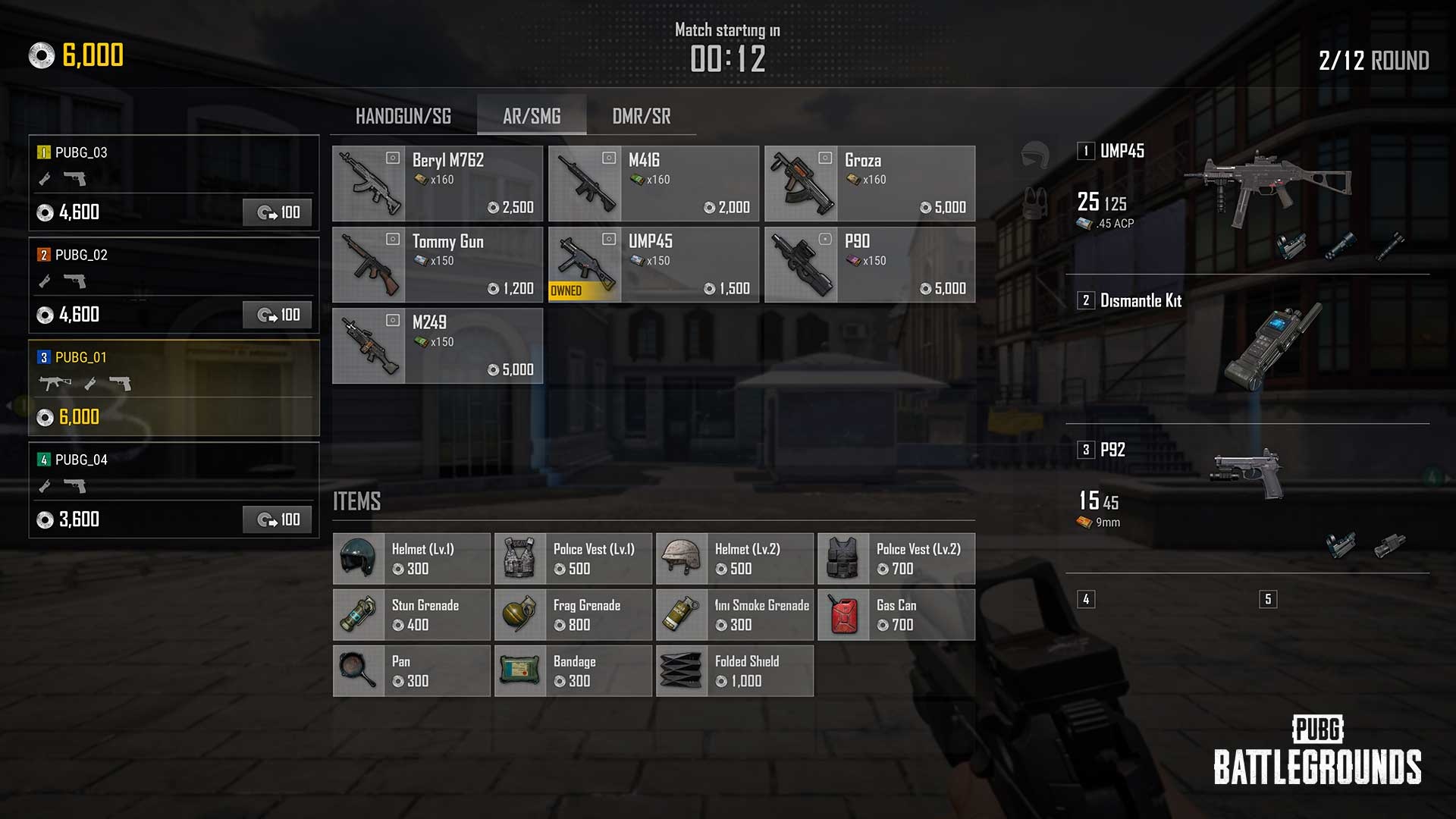Get a Bandage for 300
This screenshot has height=819, width=1456.
click(x=573, y=671)
